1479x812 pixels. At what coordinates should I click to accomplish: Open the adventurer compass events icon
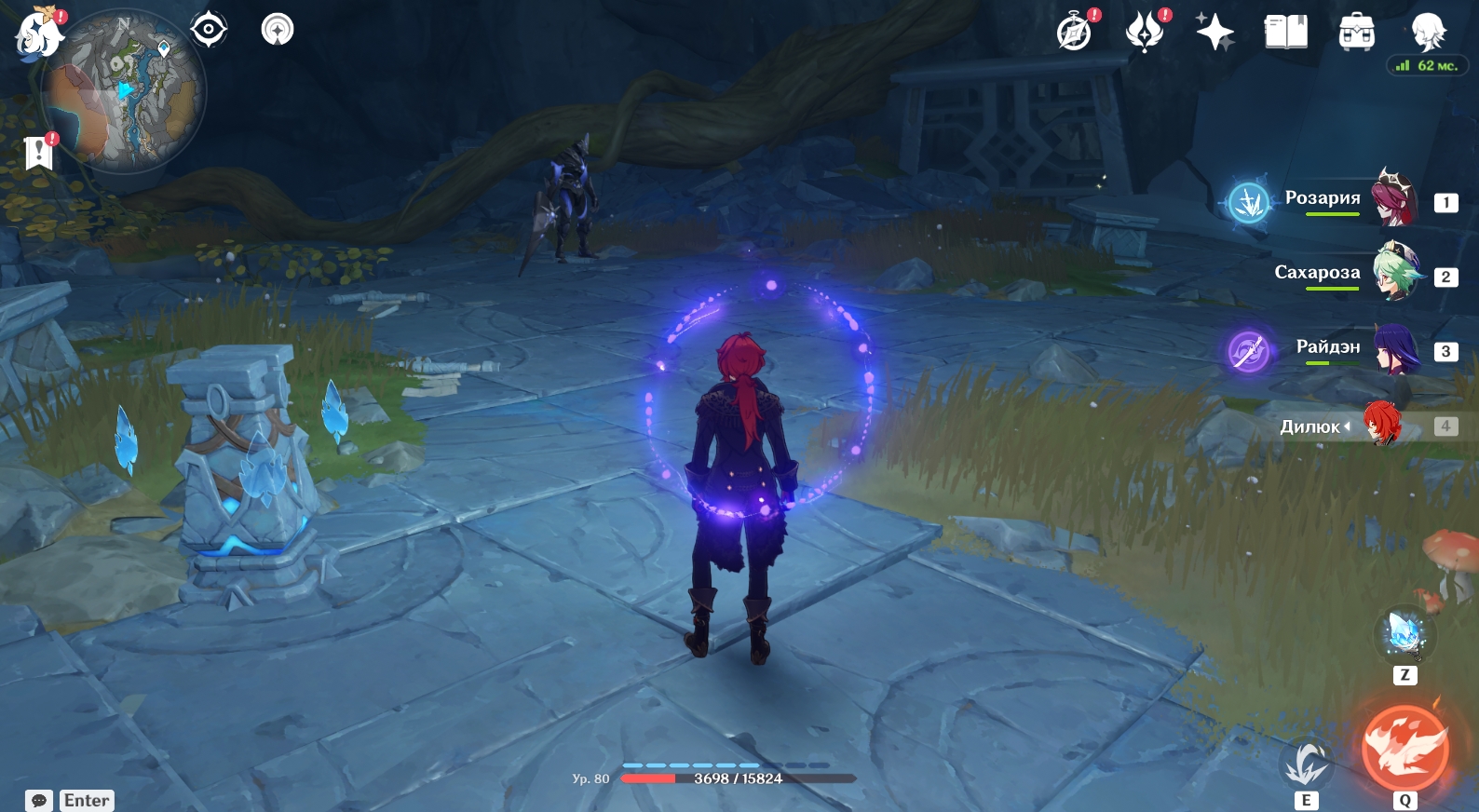(1074, 32)
